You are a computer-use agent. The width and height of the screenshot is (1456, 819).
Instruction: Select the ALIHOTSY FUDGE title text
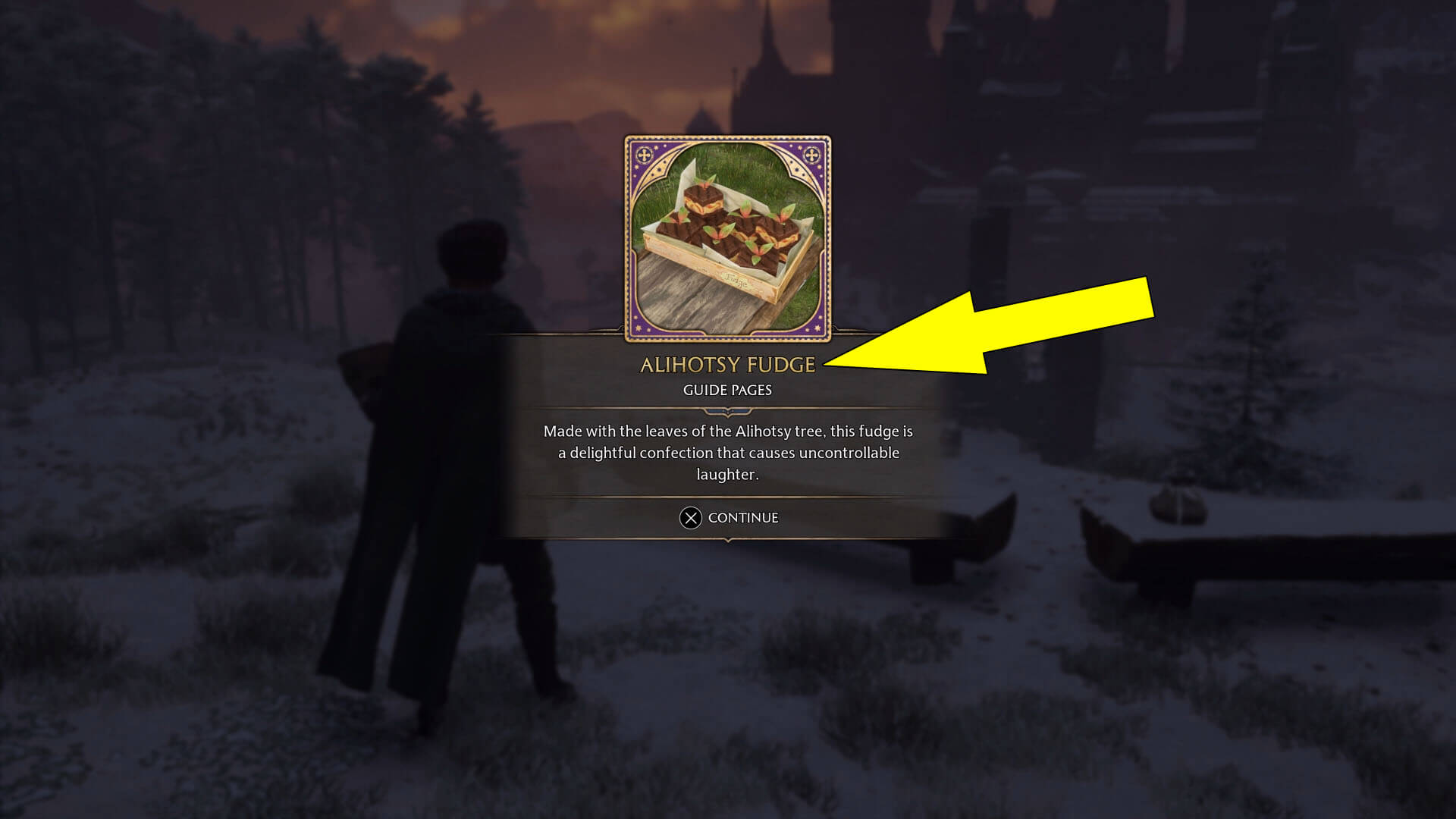(x=726, y=365)
